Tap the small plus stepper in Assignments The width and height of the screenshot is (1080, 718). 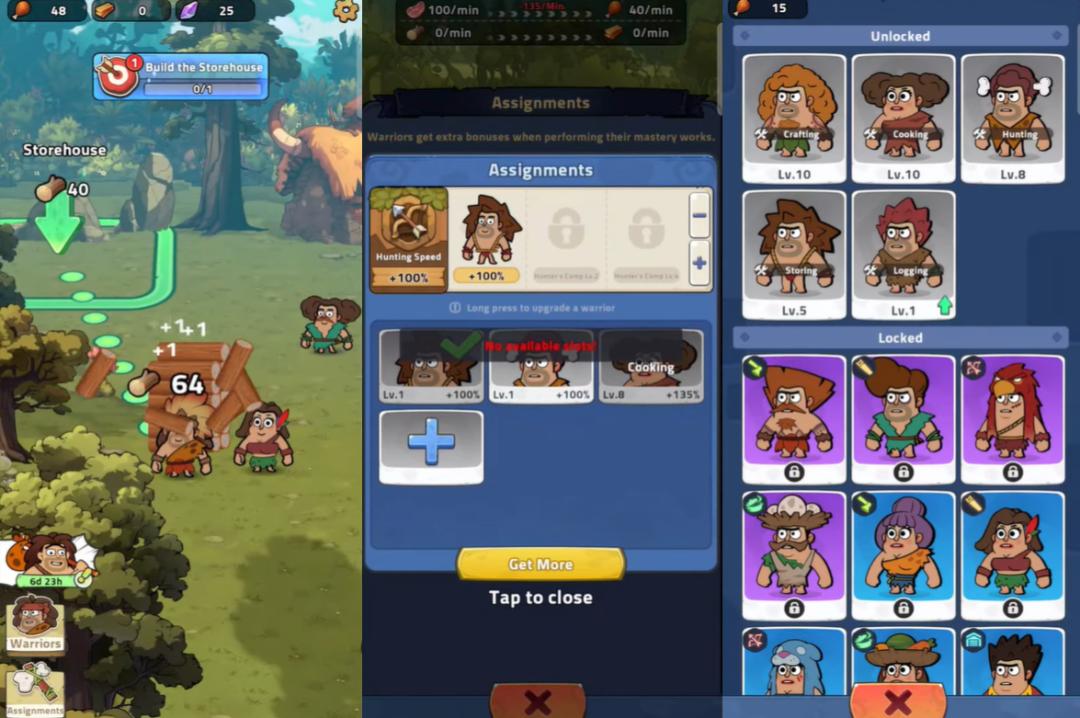point(699,264)
